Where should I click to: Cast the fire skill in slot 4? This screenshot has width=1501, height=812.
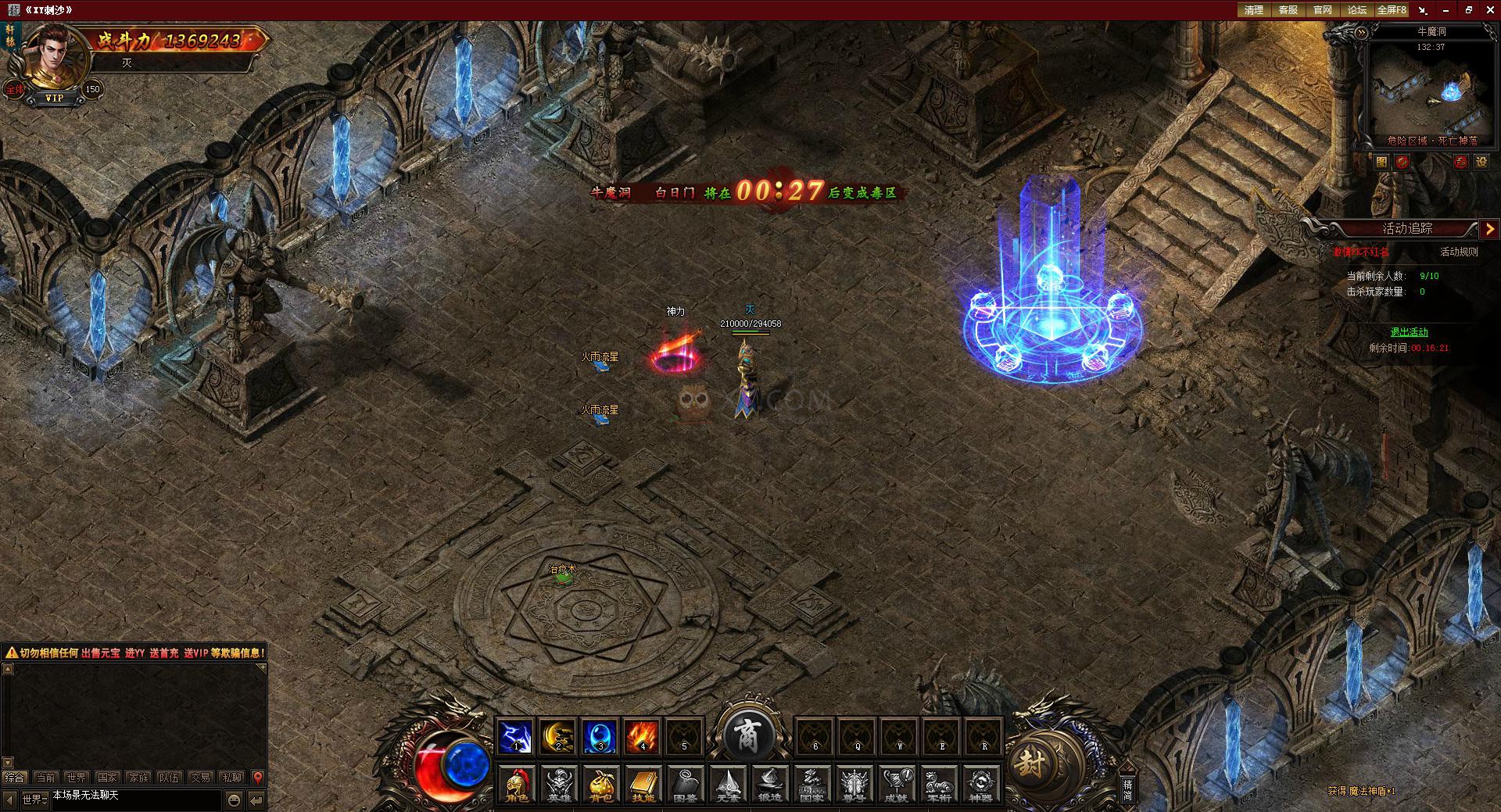(x=643, y=736)
